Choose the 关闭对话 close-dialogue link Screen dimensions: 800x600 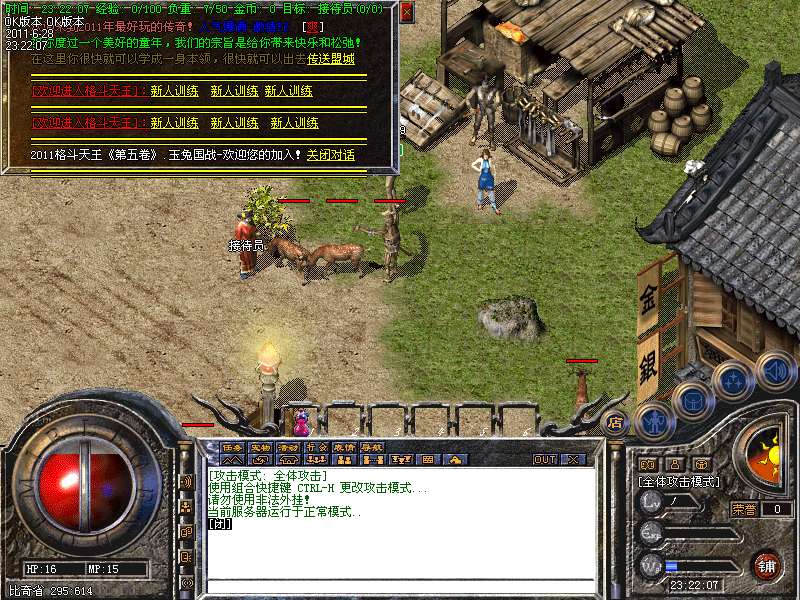331,155
